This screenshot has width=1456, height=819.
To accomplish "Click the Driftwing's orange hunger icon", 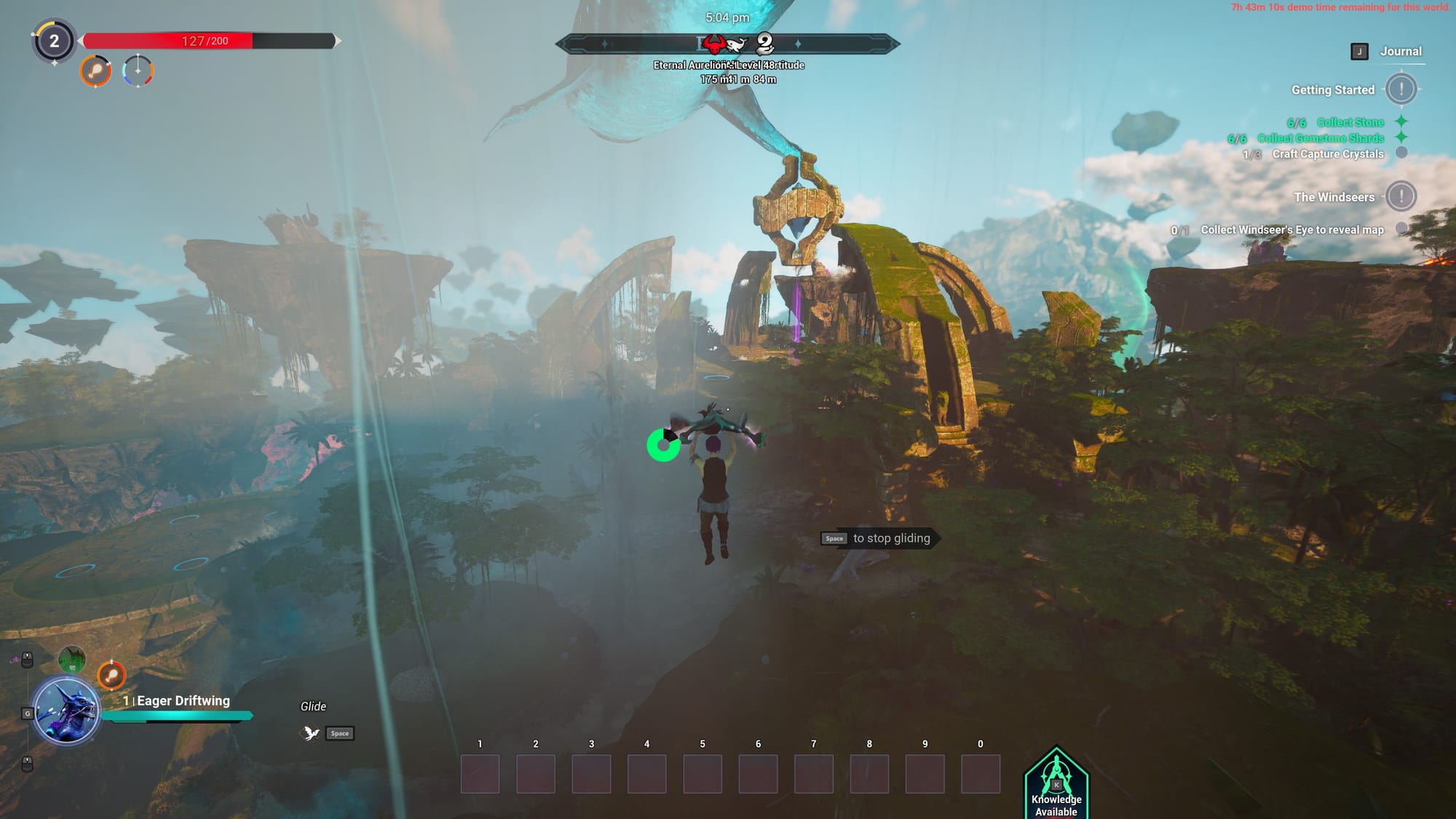I will [x=111, y=676].
